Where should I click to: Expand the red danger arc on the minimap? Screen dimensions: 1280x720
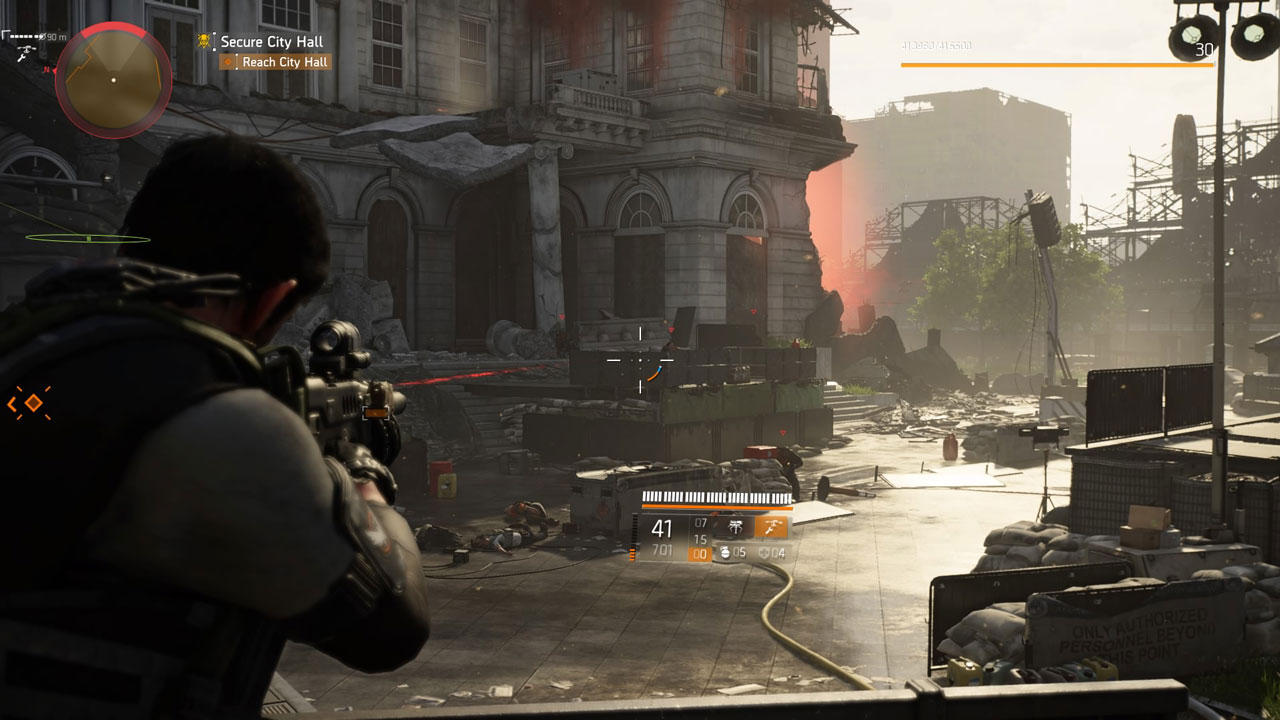[112, 28]
